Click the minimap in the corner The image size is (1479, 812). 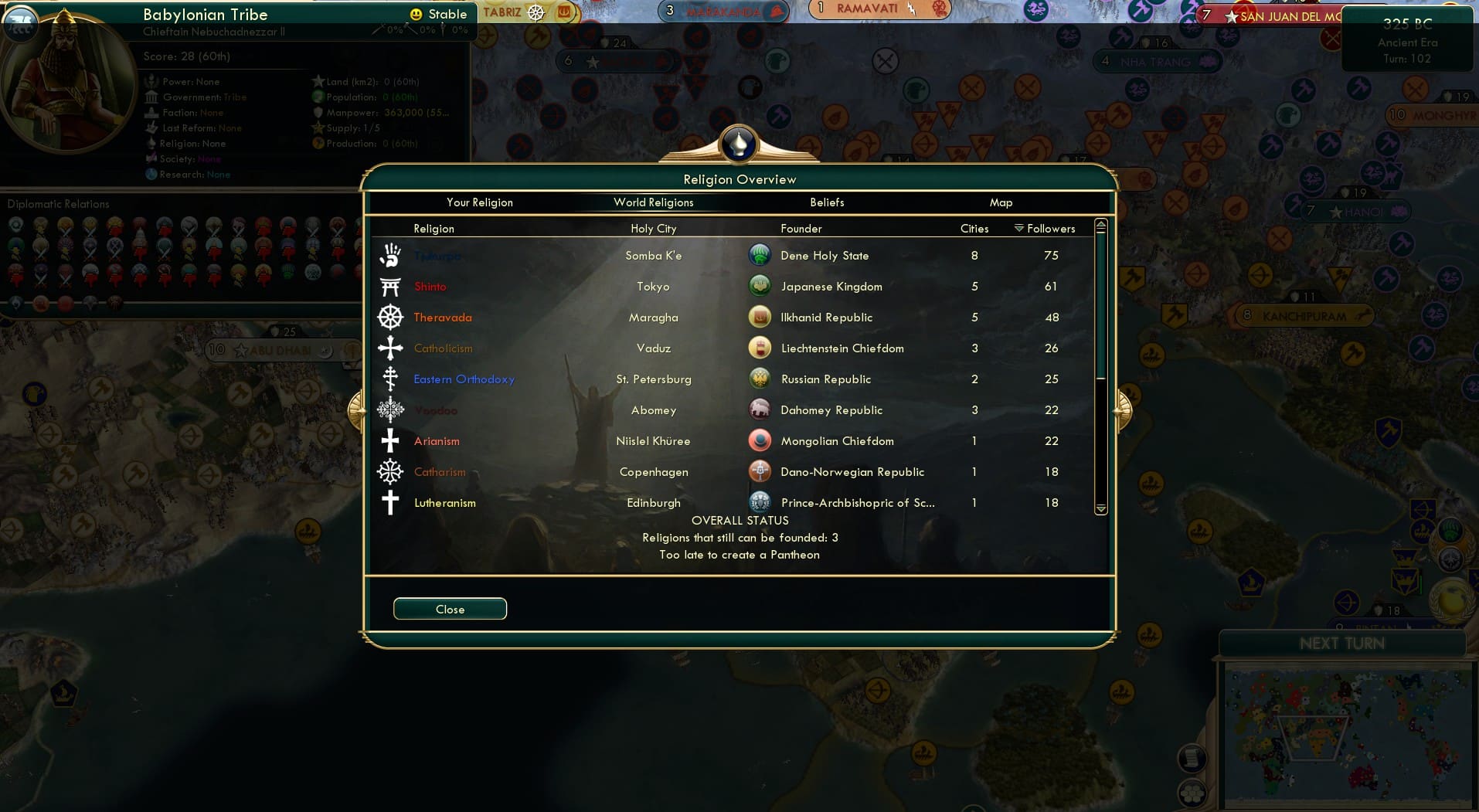pos(1348,734)
